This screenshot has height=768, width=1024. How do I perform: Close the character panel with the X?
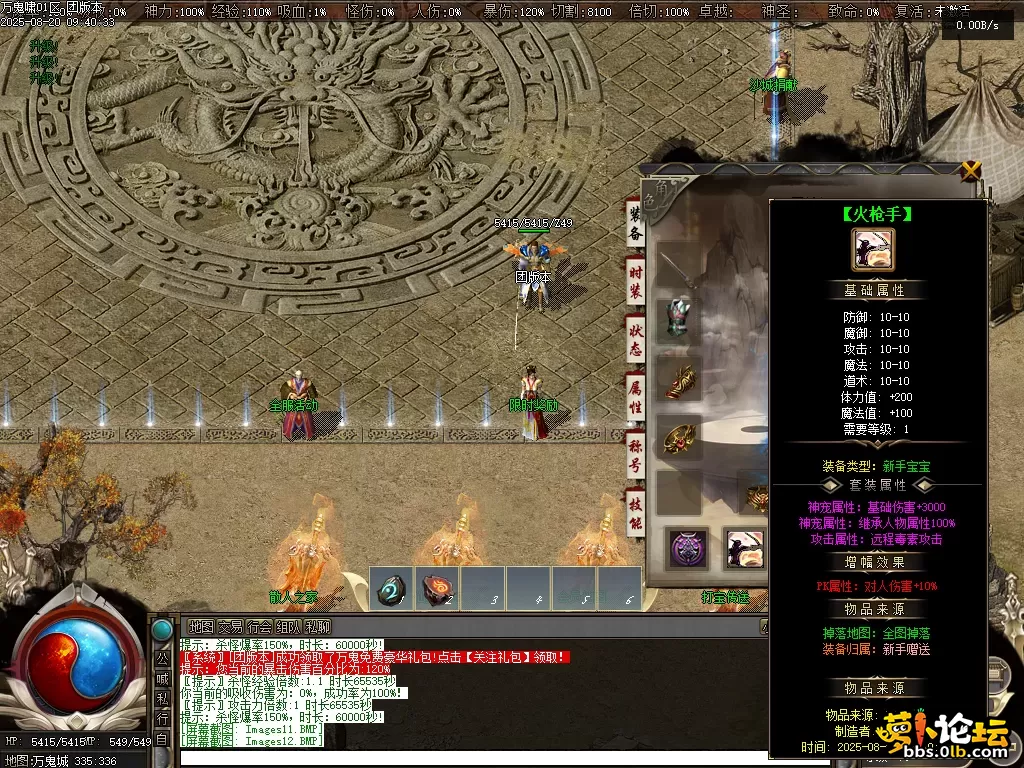[x=970, y=170]
